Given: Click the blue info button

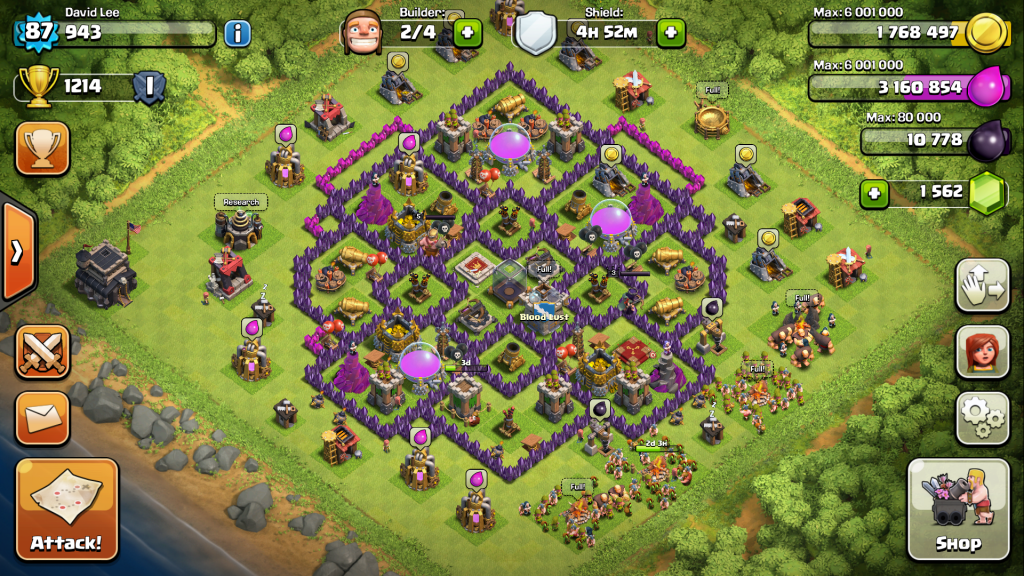Looking at the screenshot, I should click(x=237, y=33).
